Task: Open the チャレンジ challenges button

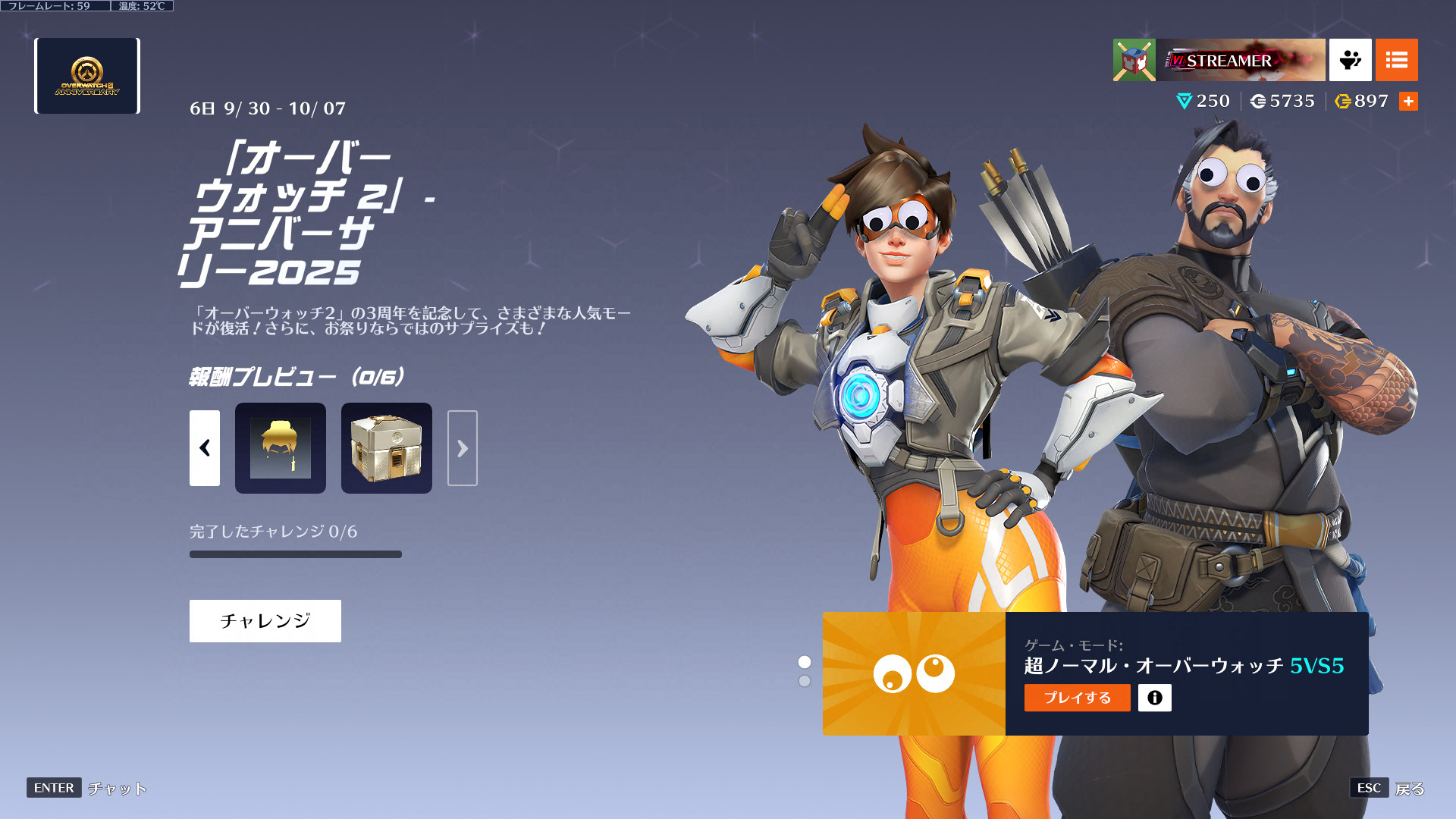Action: 265,621
